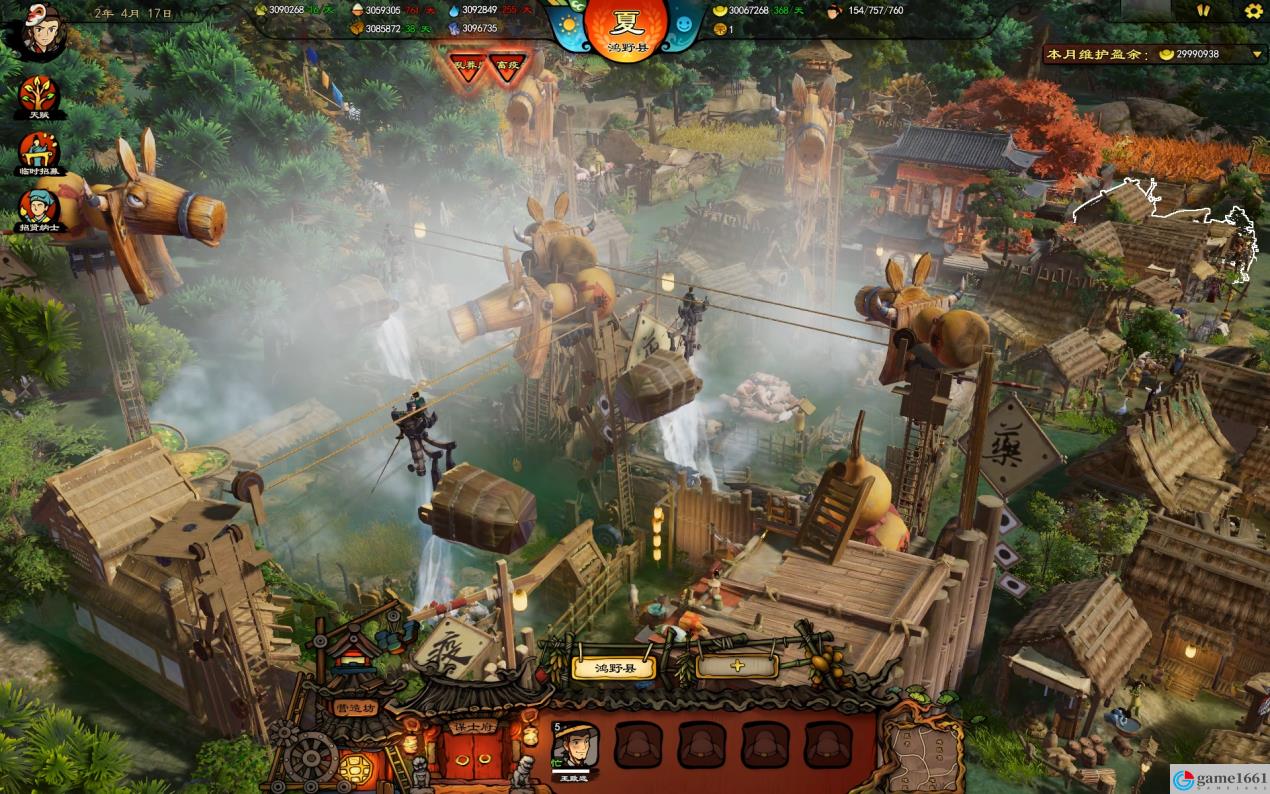Open the 营造坊 construction workshop

[x=355, y=708]
